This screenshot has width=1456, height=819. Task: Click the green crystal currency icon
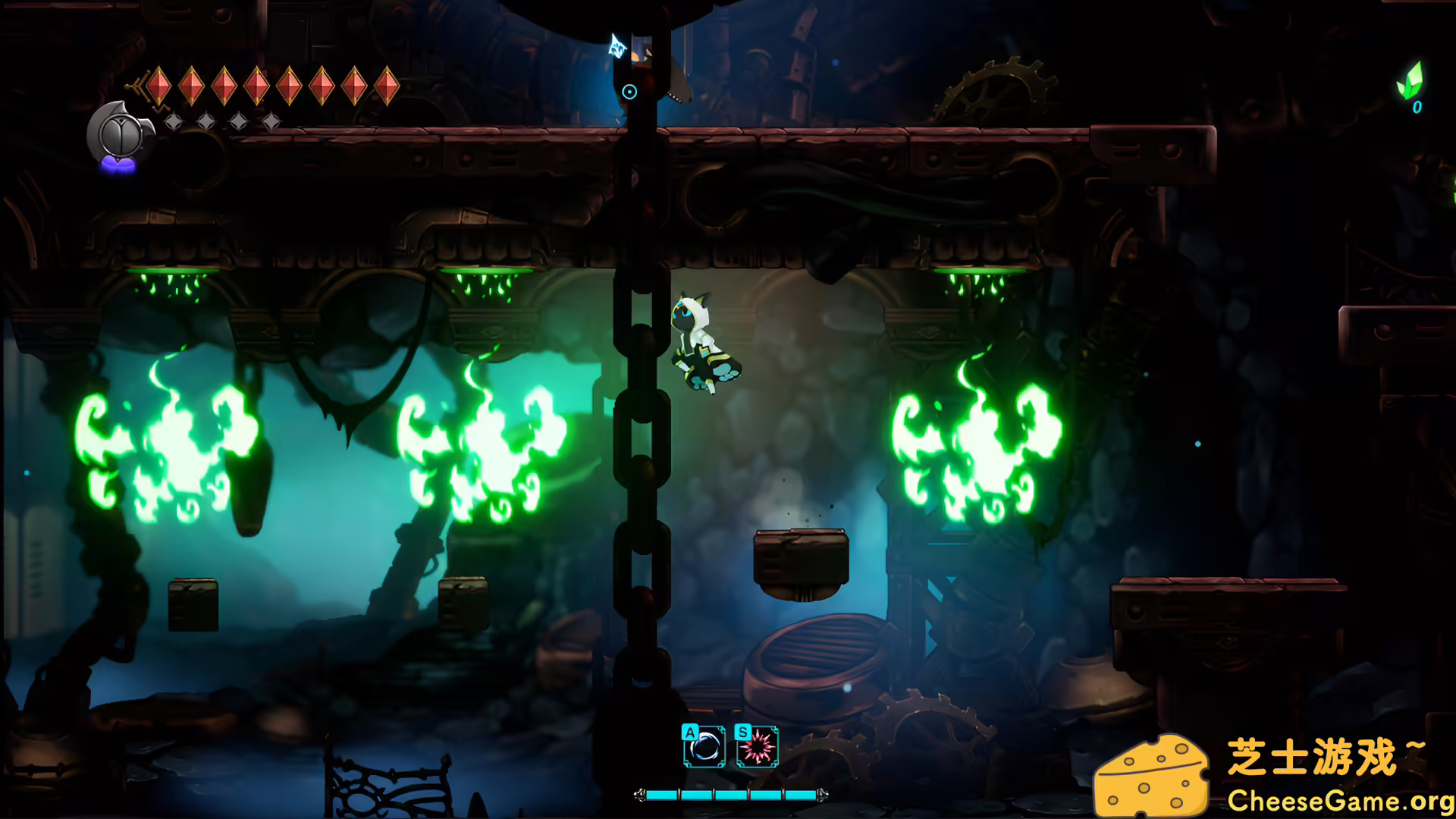1412,80
